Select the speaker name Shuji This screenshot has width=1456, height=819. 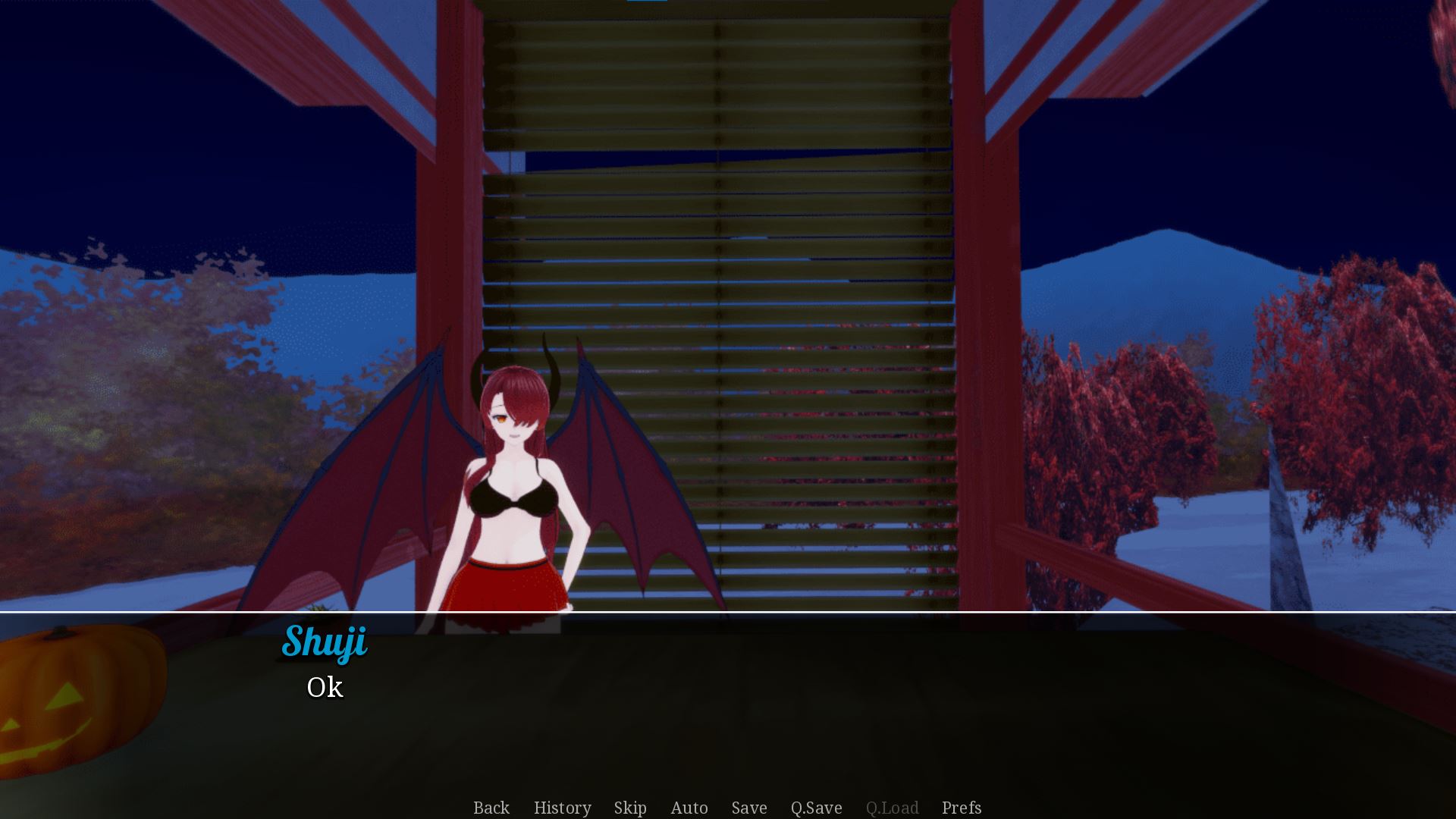click(x=325, y=642)
